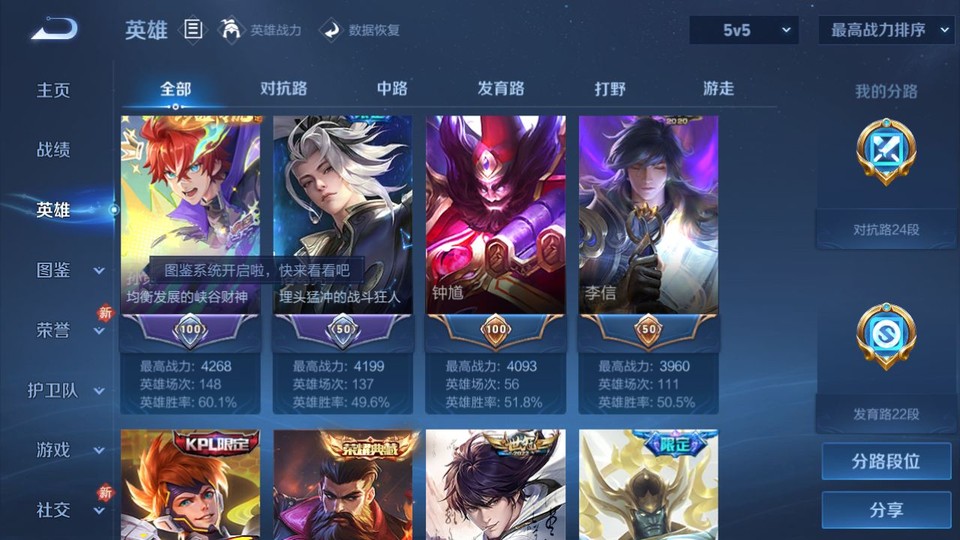
Task: Open 主页 in the side menu
Action: [54, 90]
